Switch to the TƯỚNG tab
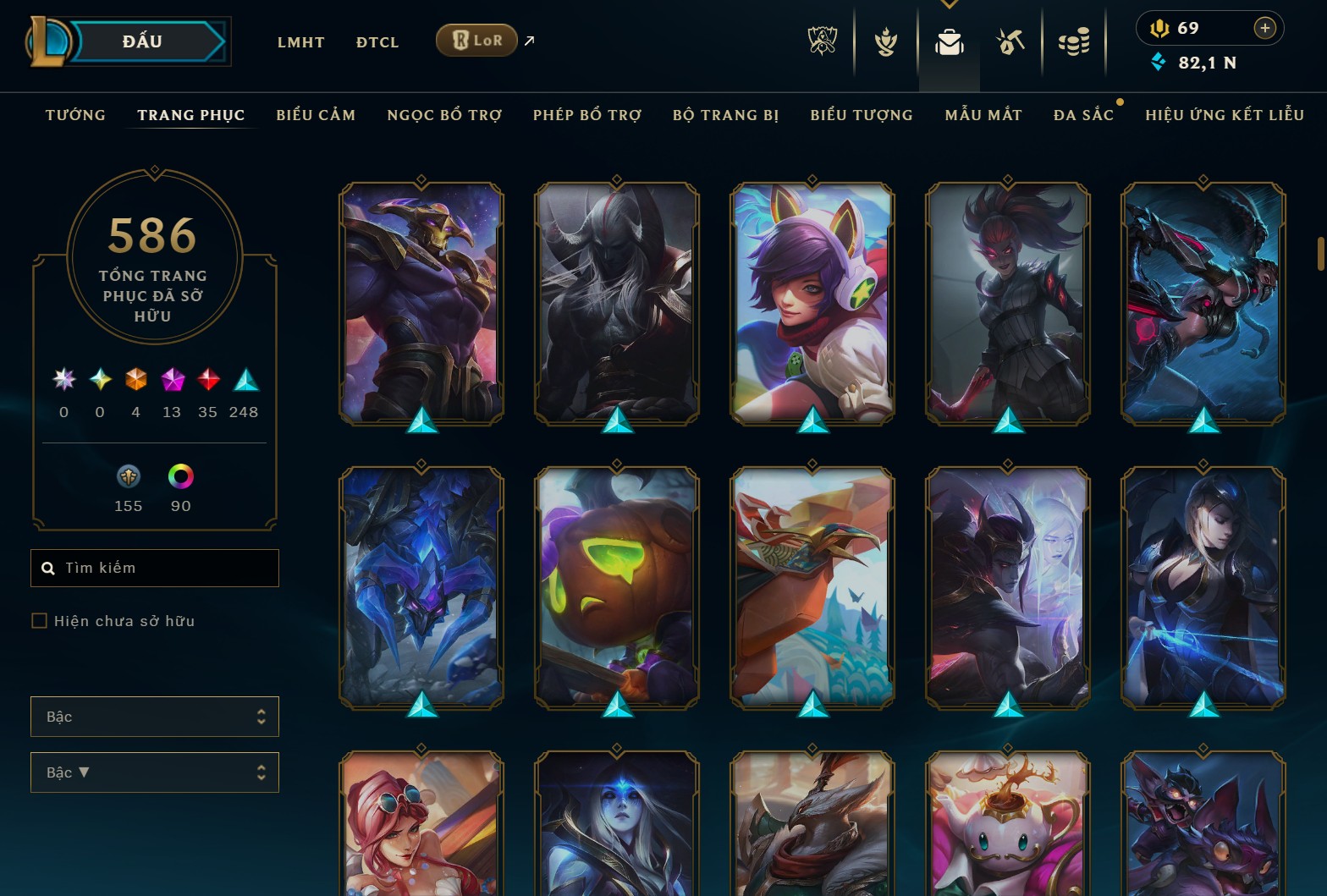 (75, 115)
